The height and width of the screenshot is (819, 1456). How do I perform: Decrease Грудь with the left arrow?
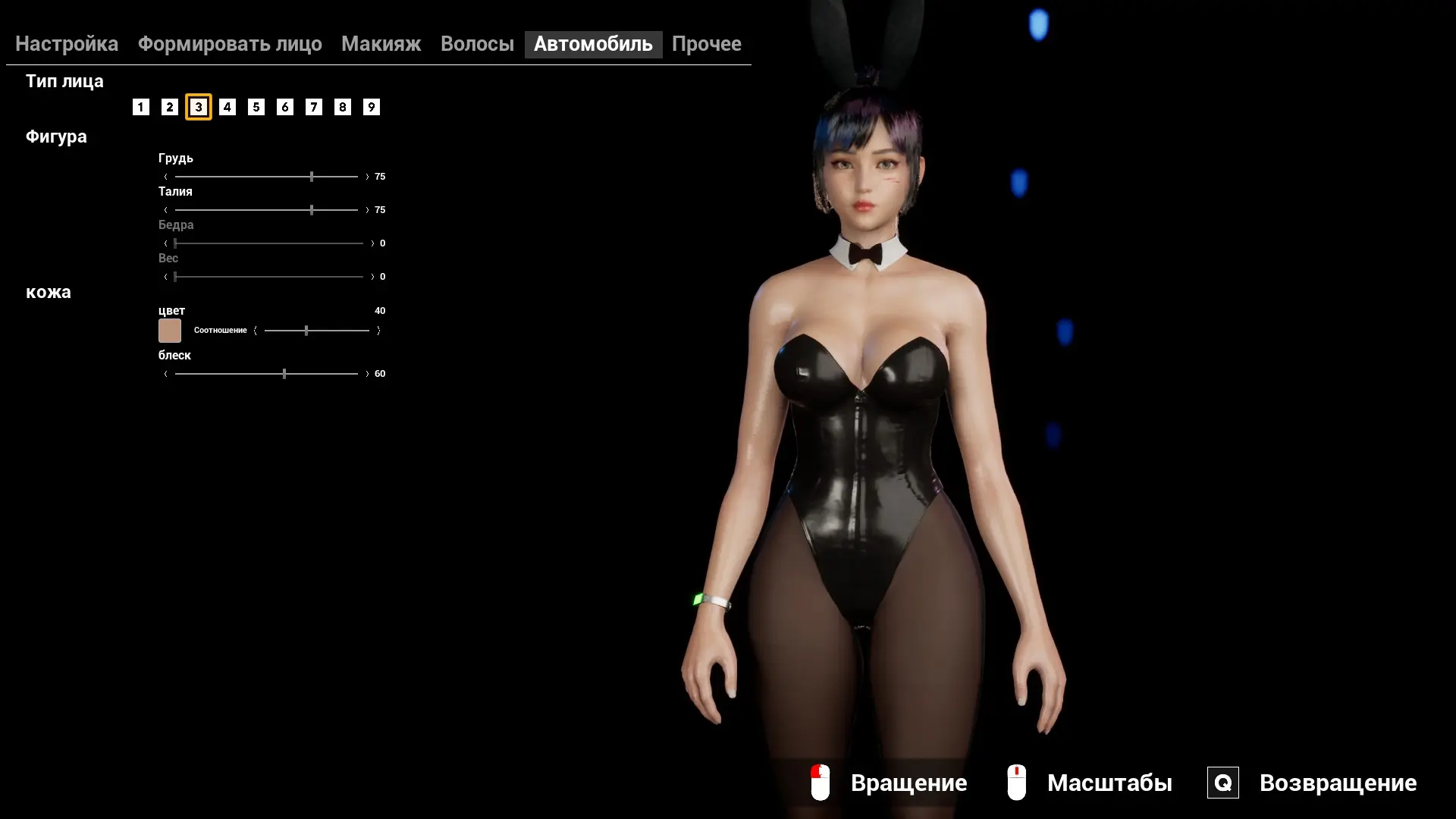[165, 177]
